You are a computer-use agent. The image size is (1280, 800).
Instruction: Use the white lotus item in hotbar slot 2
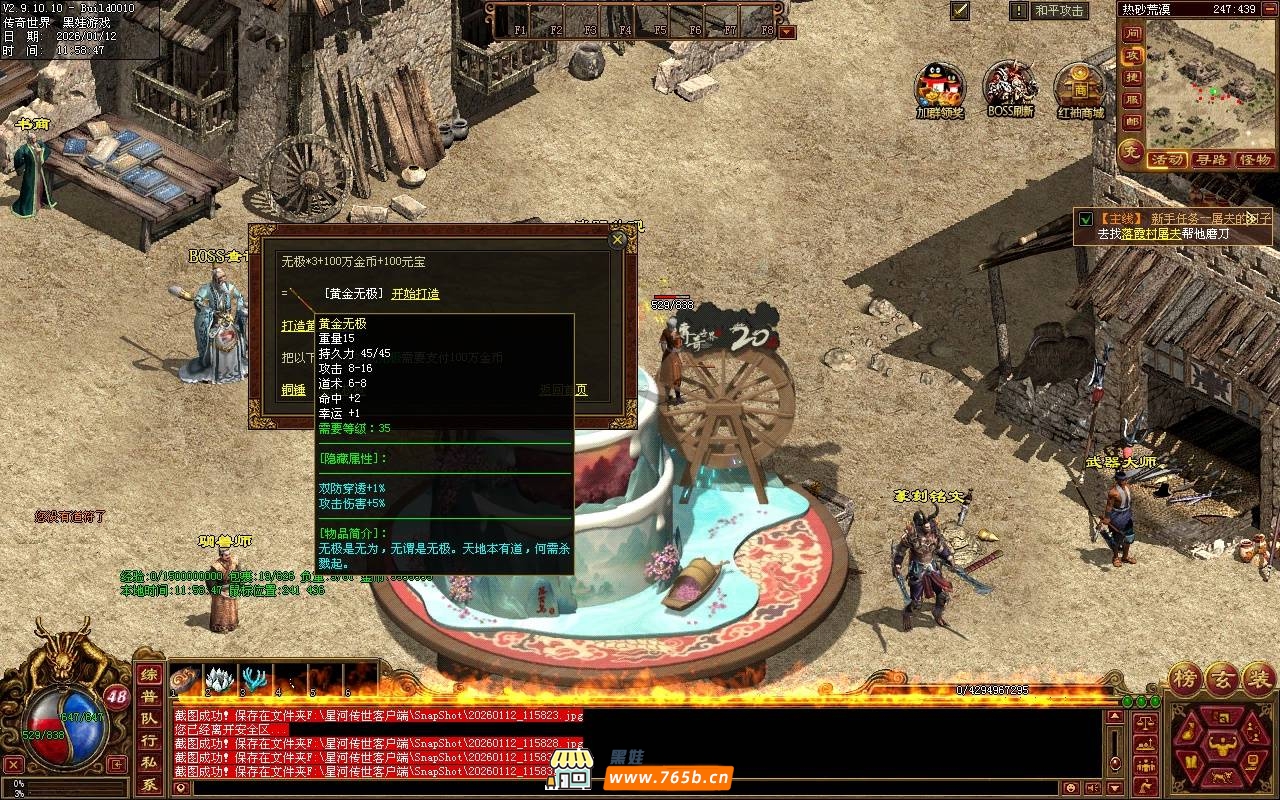pos(219,679)
